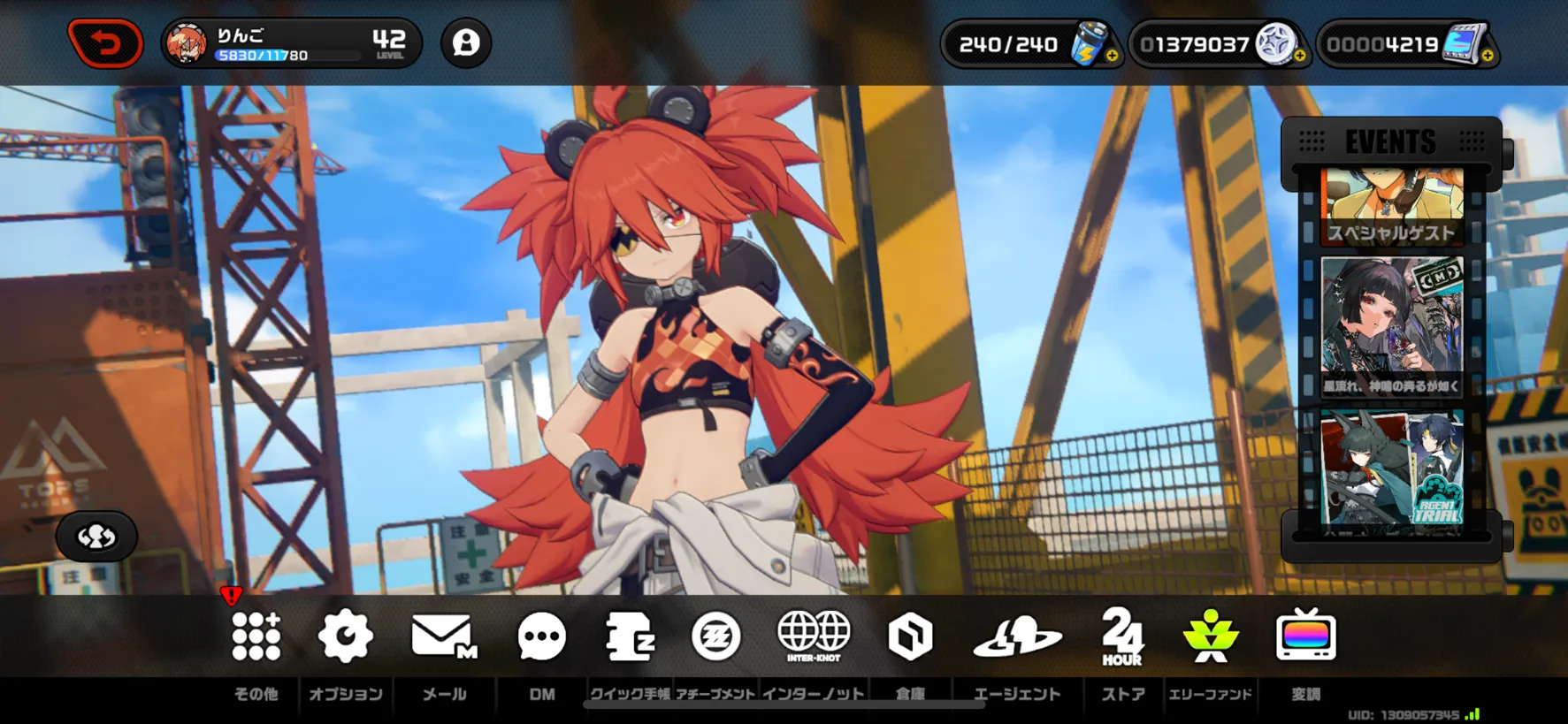1568x724 pixels.
Task: Open the 24 Hour ストア
Action: (1122, 636)
